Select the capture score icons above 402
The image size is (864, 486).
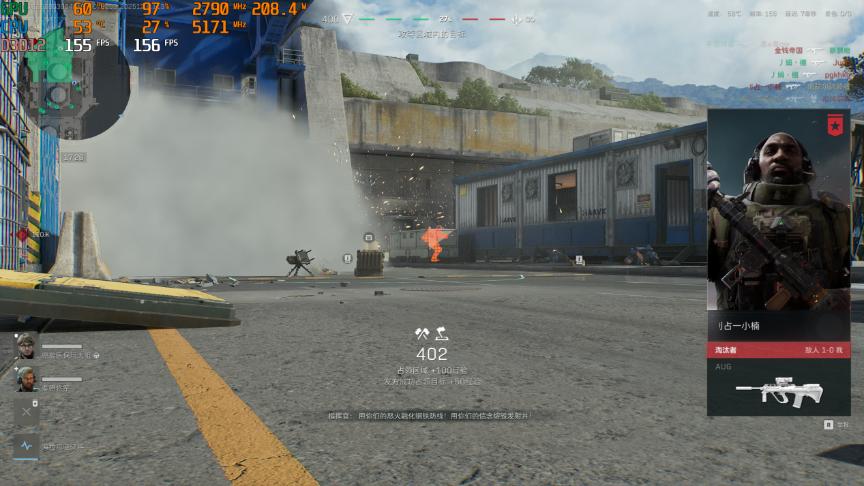pyautogui.click(x=432, y=335)
